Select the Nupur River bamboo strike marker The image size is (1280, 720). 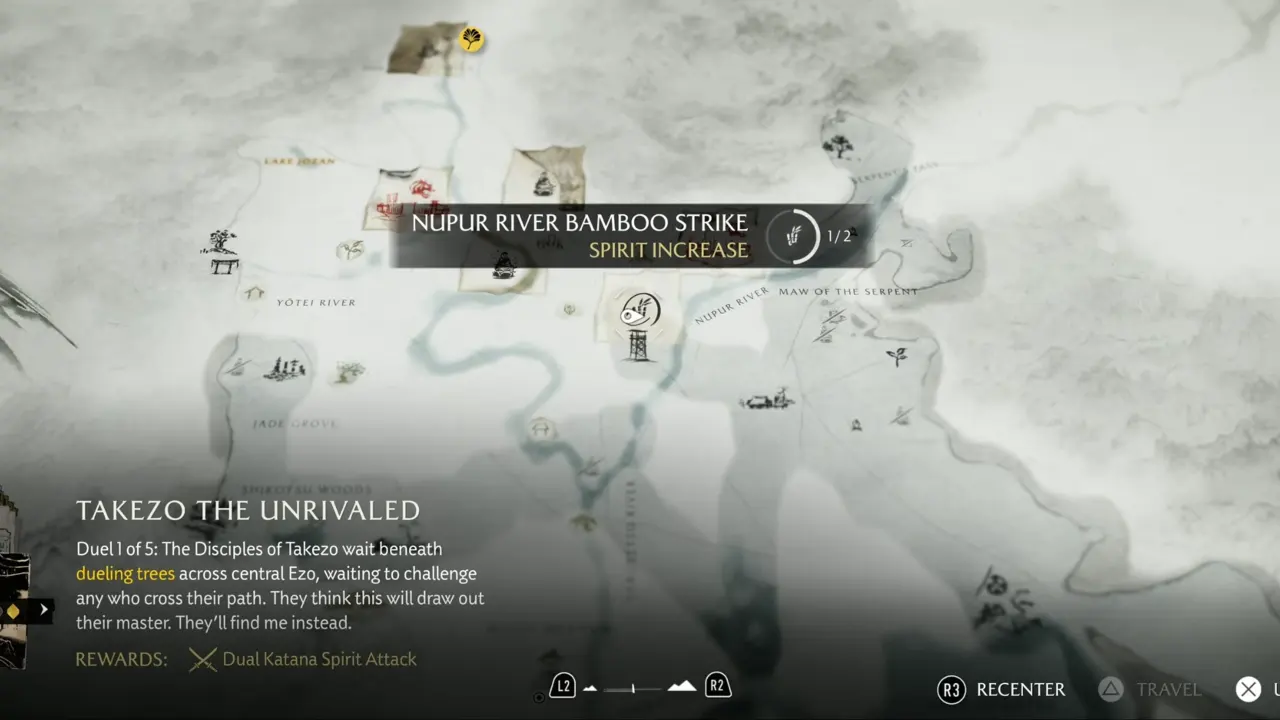pos(637,309)
